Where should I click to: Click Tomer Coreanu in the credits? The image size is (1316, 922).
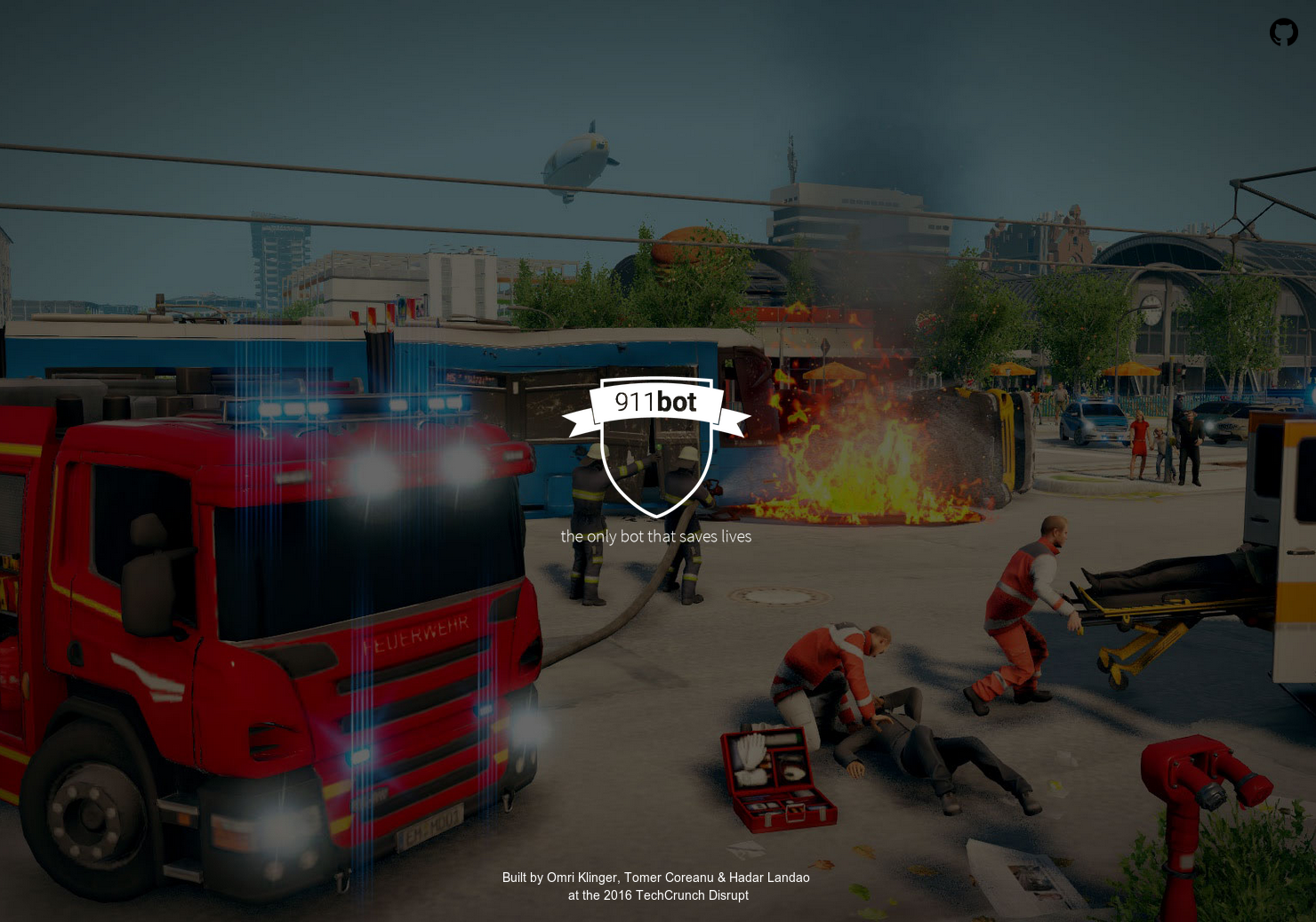668,878
